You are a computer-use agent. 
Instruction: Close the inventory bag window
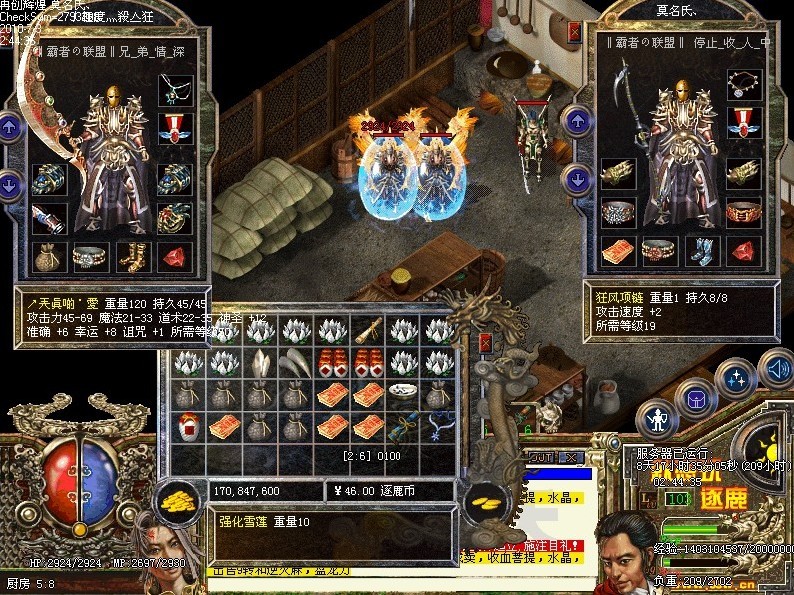[487, 343]
